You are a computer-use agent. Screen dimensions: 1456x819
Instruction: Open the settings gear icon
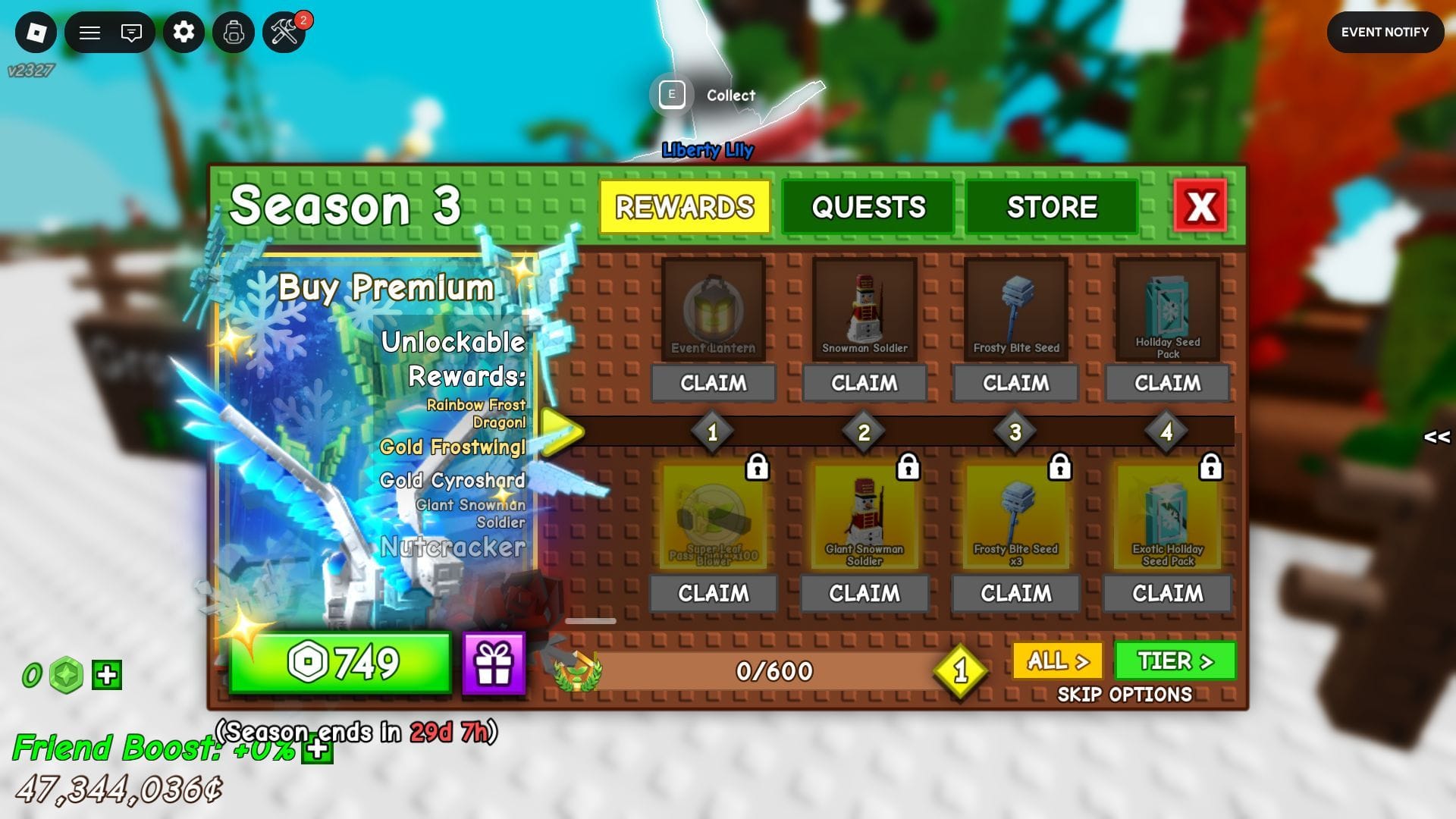pos(183,33)
